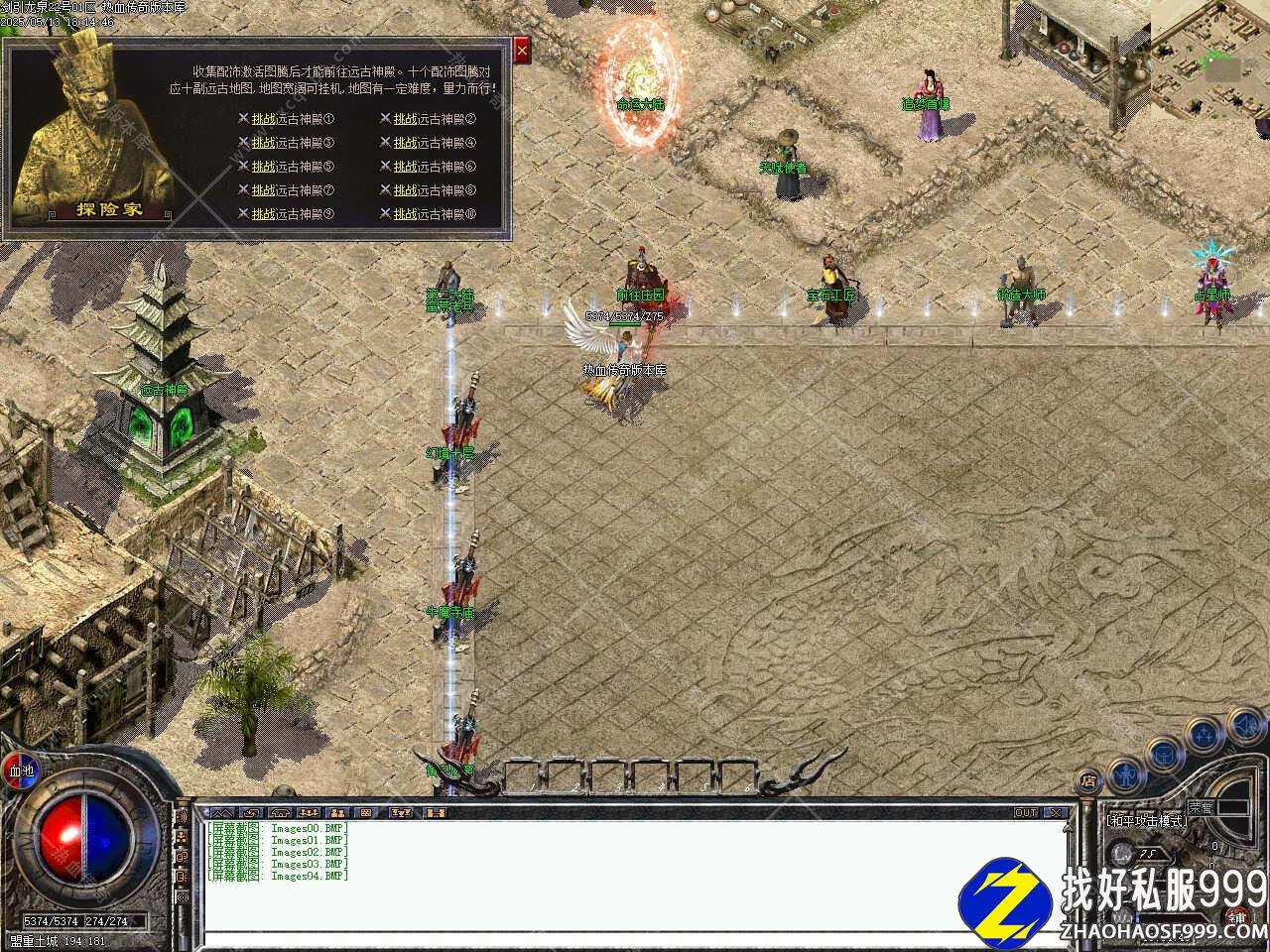Click the 血池 blood pool orb button

click(x=20, y=771)
